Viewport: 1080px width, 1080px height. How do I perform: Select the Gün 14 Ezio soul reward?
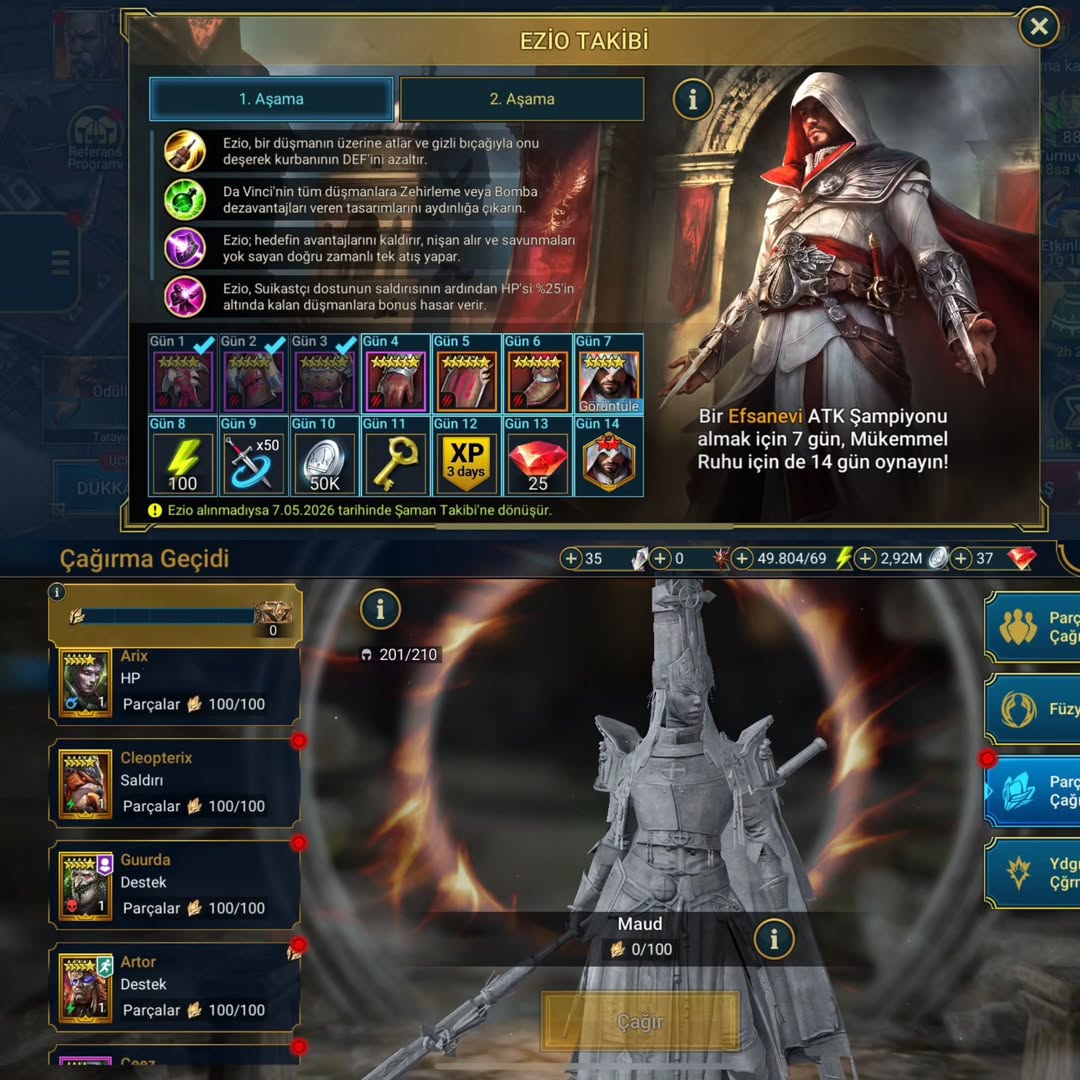[x=608, y=457]
